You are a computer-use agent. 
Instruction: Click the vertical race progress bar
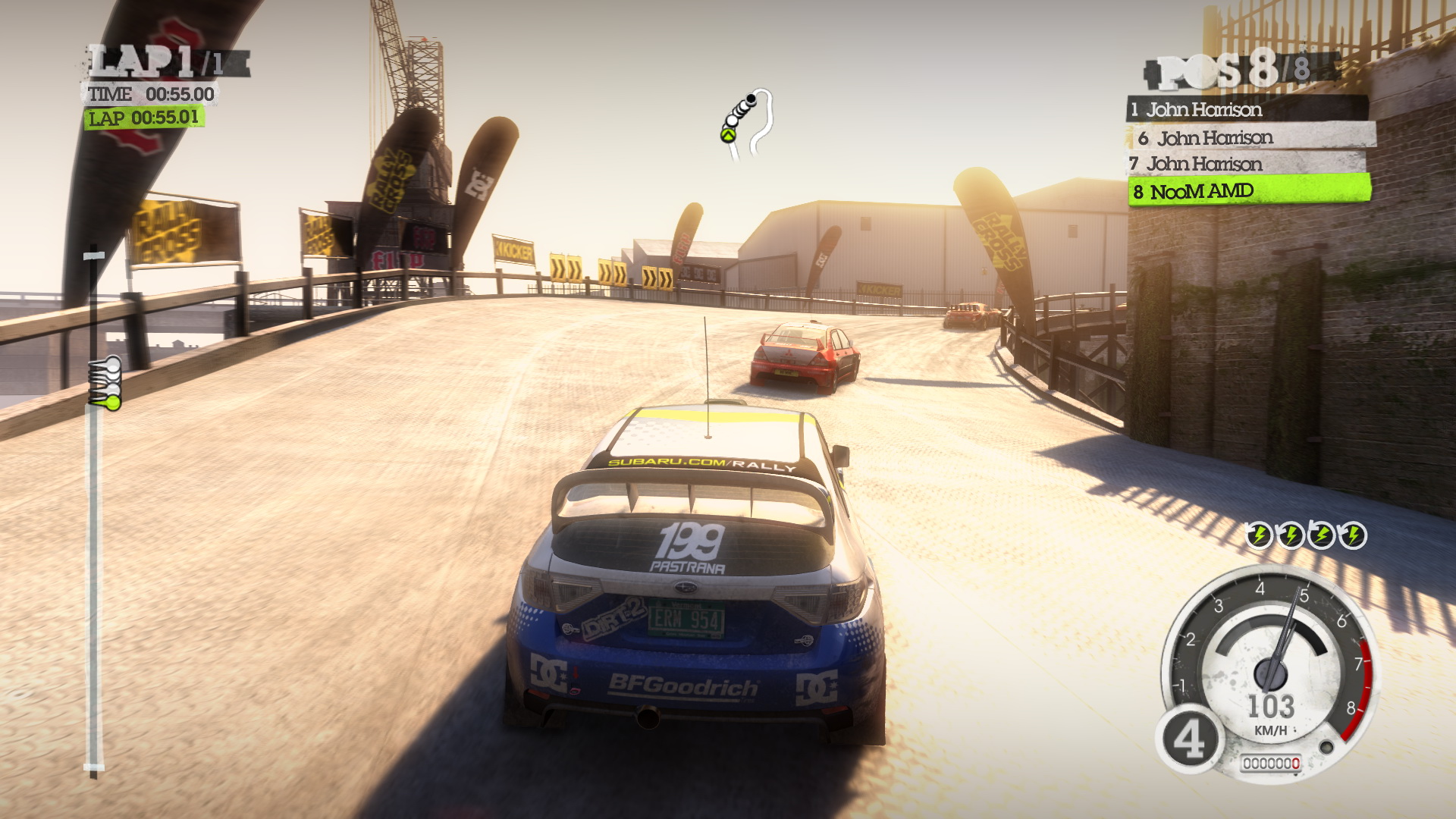94,508
